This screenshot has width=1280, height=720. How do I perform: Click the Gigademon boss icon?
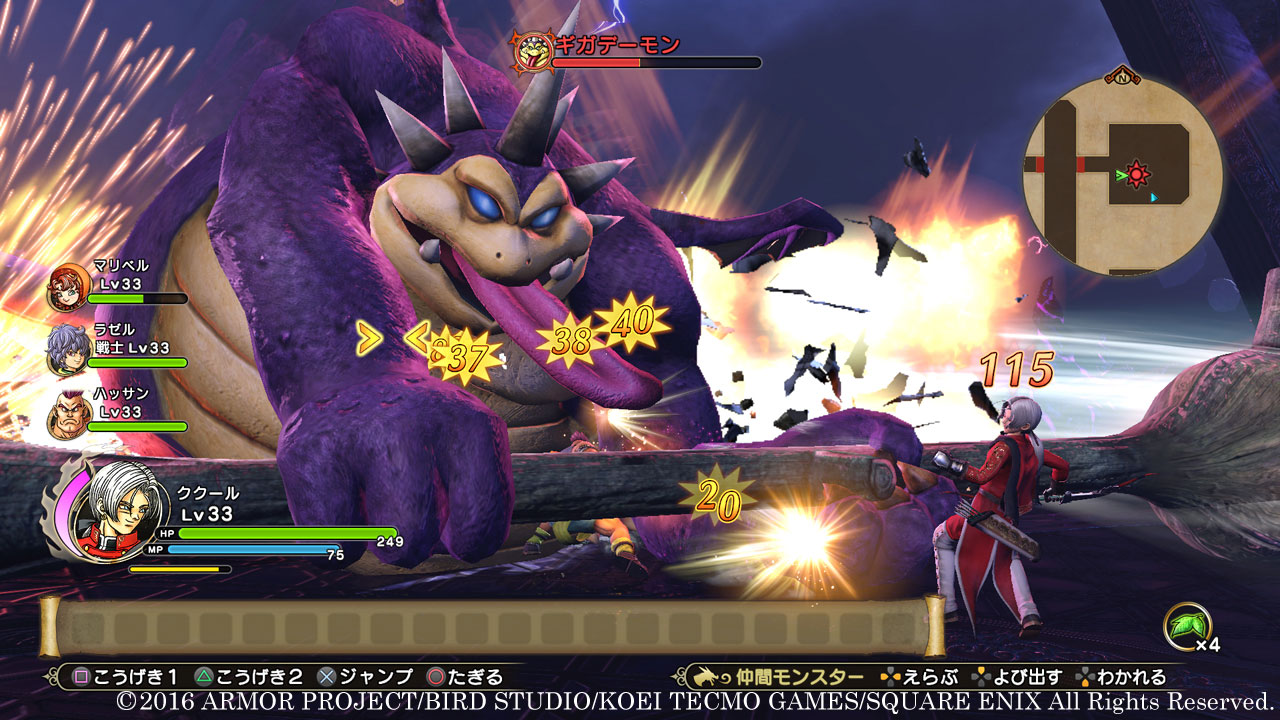[x=530, y=50]
